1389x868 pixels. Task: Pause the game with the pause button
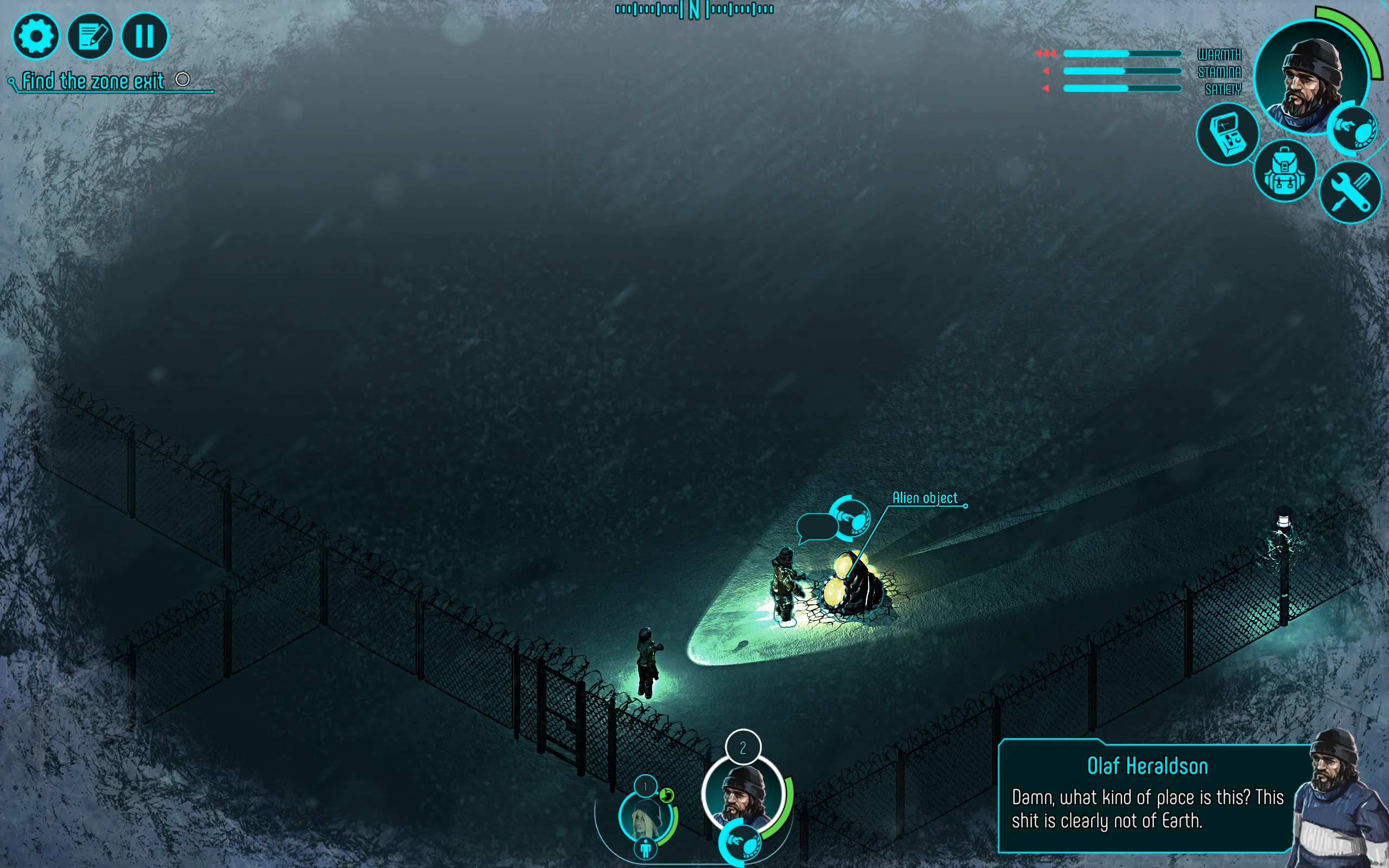[x=144, y=36]
